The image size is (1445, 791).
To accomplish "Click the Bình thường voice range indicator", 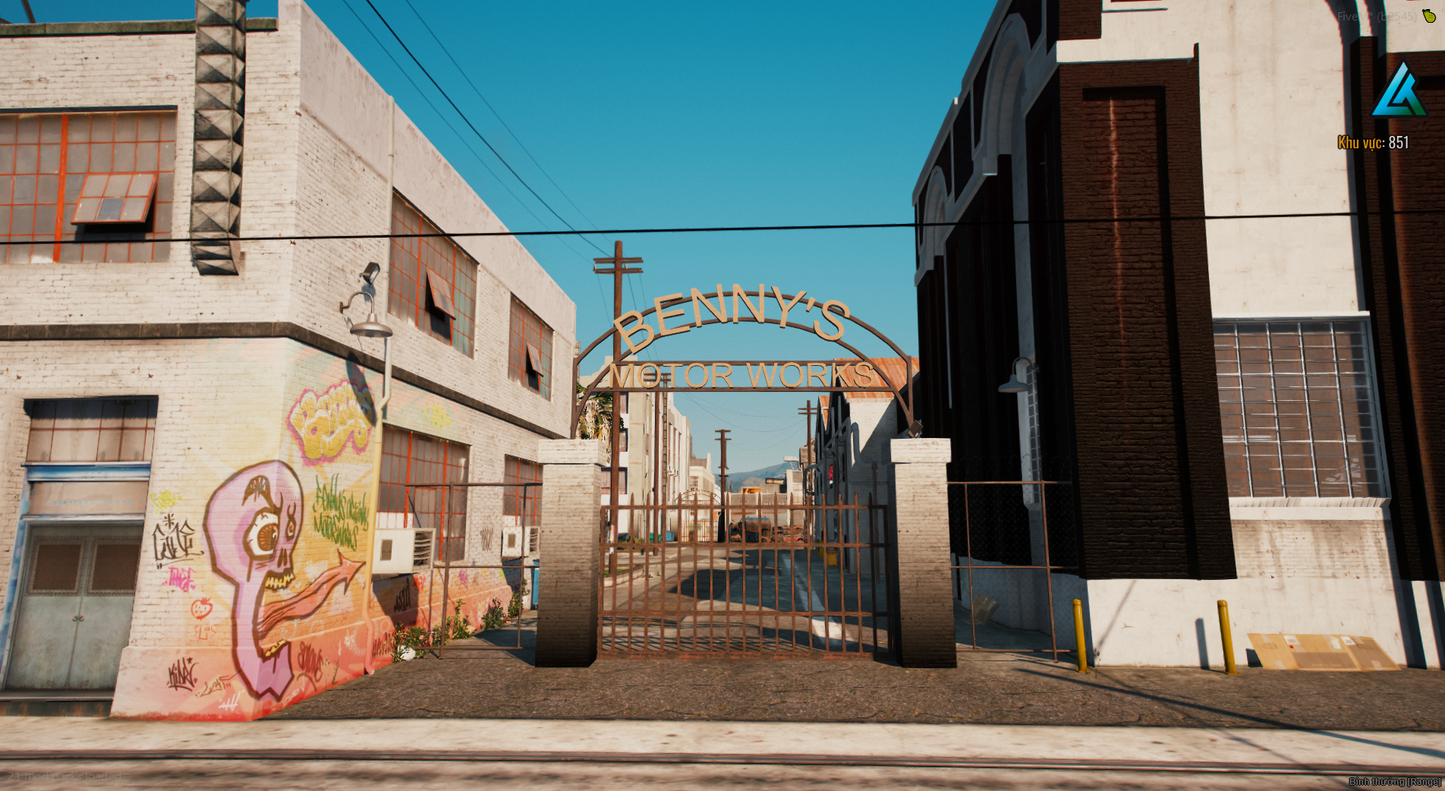I will click(1394, 782).
